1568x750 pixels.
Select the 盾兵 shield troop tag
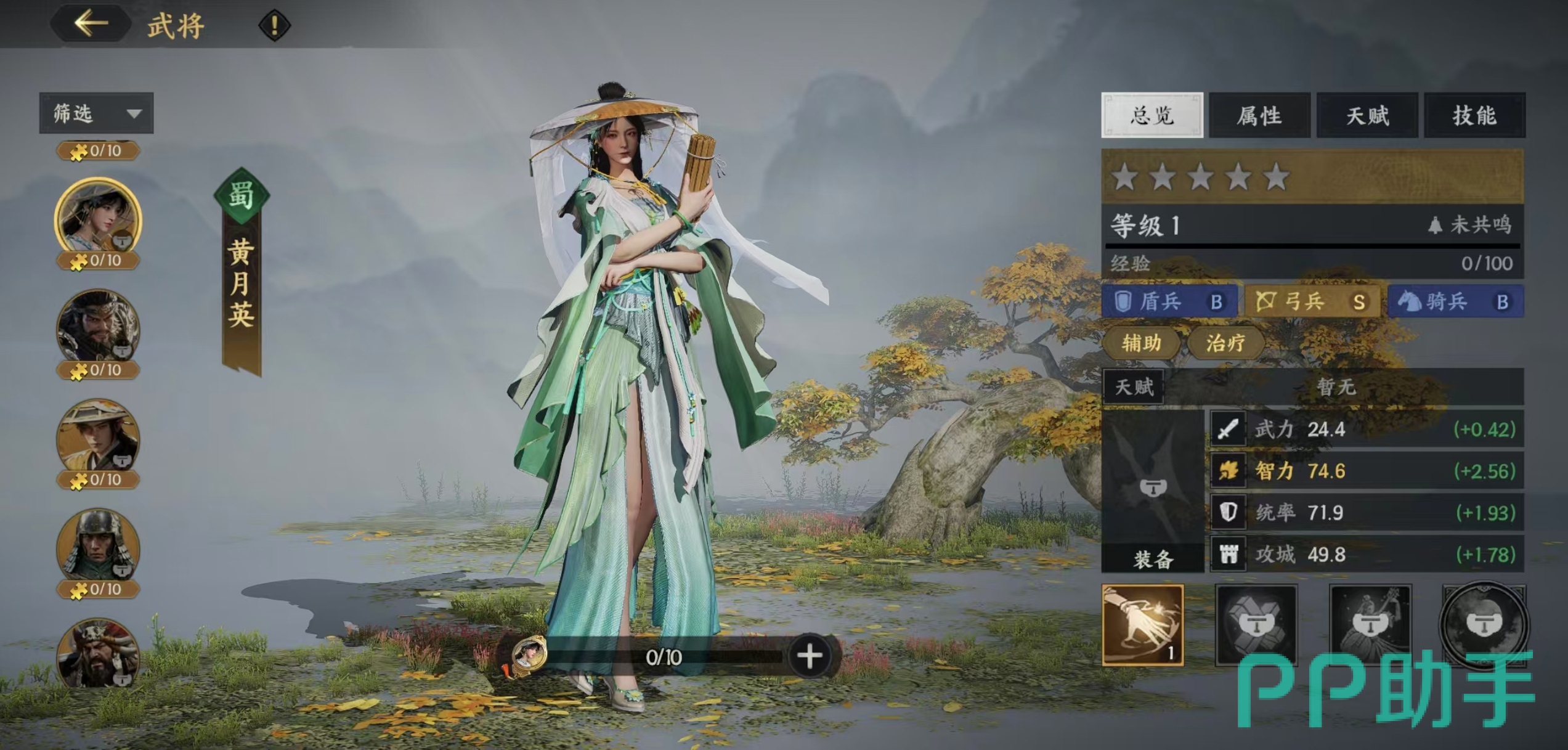point(1169,301)
